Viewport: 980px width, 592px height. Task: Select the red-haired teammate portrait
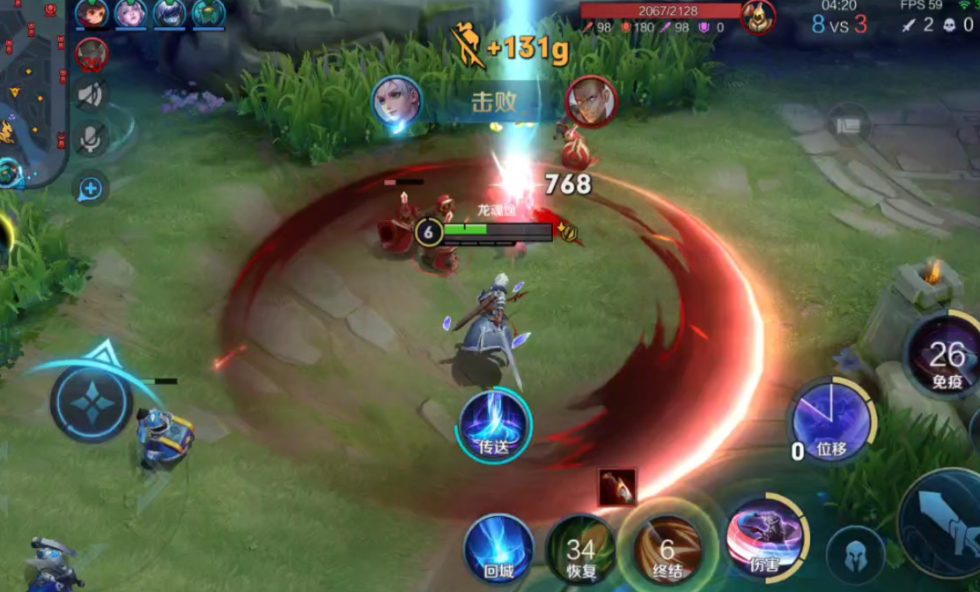92,13
